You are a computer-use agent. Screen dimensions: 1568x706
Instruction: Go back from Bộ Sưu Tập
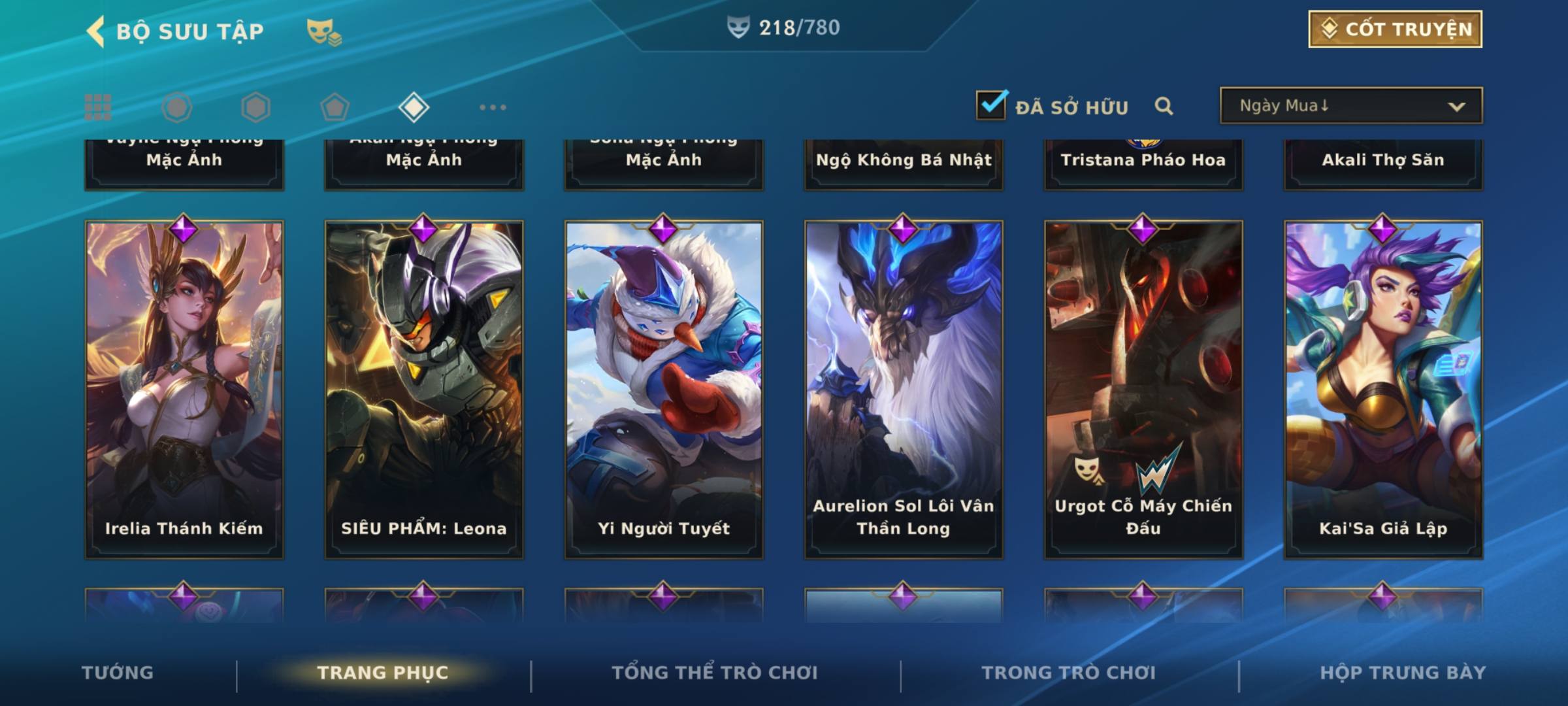[97, 31]
